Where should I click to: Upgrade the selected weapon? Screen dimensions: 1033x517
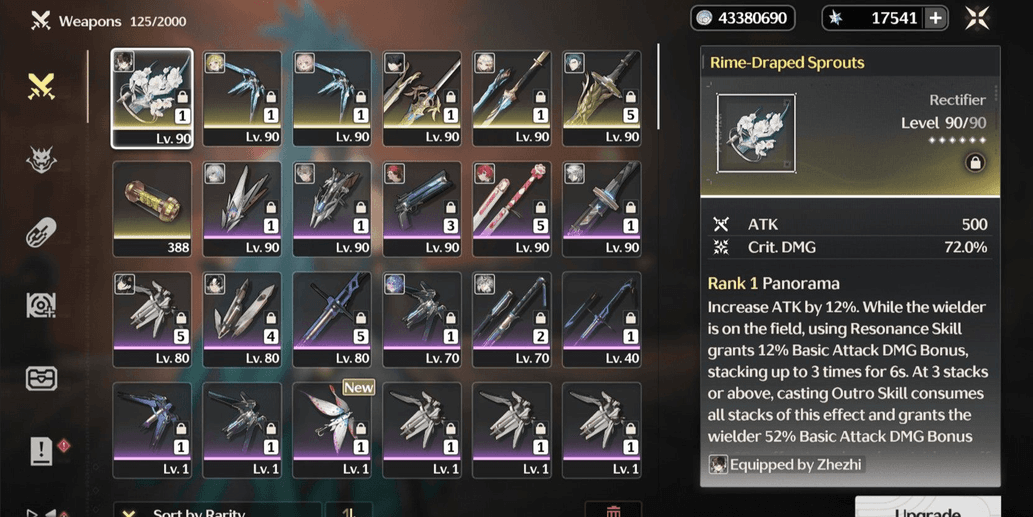pyautogui.click(x=927, y=508)
